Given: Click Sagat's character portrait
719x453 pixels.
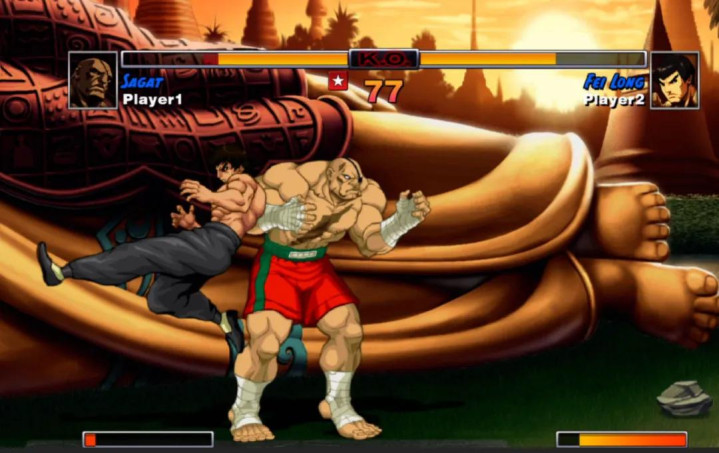Looking at the screenshot, I should 93,80.
